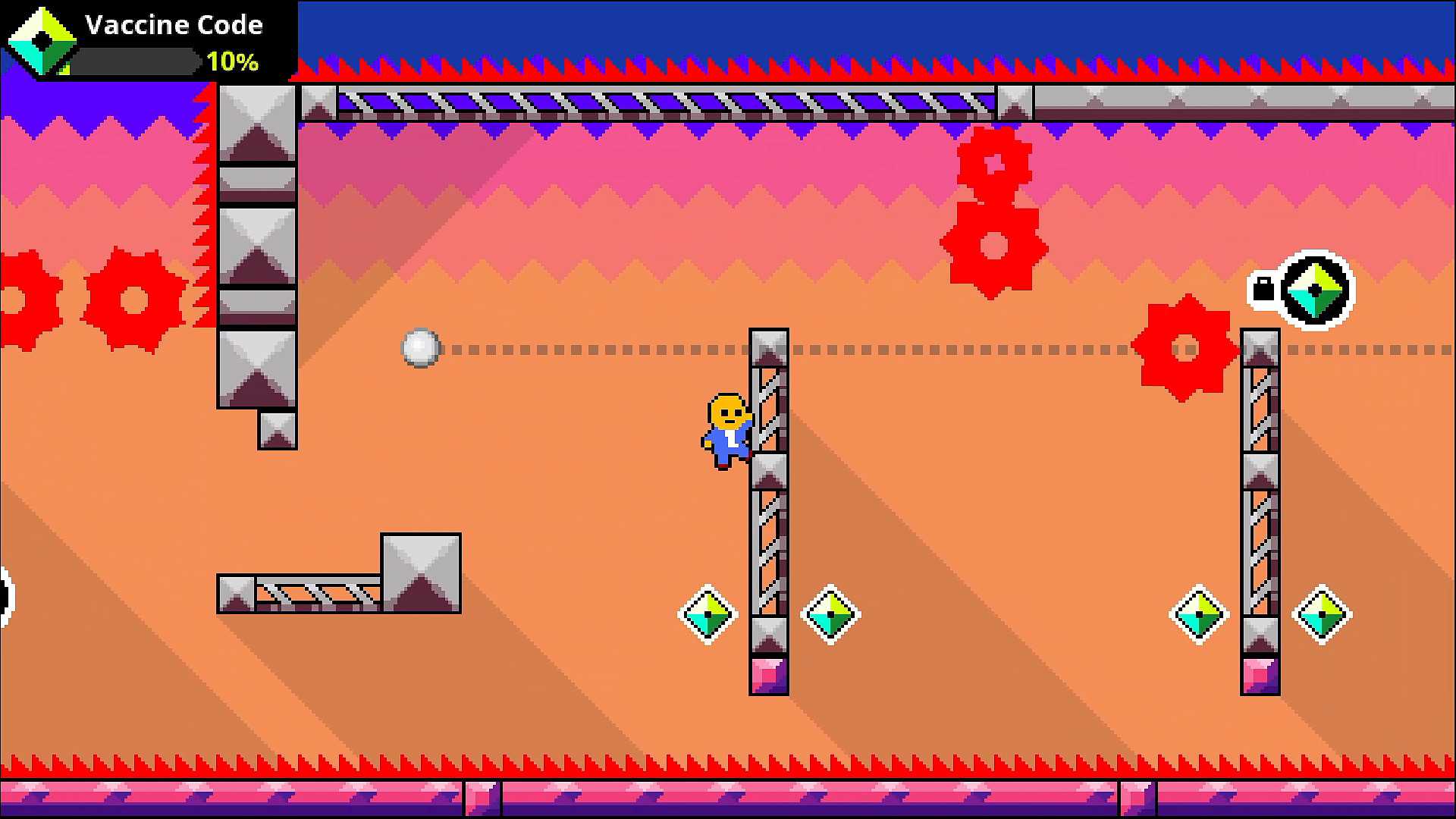
Task: Select the gem at the far right tower
Action: [x=1320, y=613]
